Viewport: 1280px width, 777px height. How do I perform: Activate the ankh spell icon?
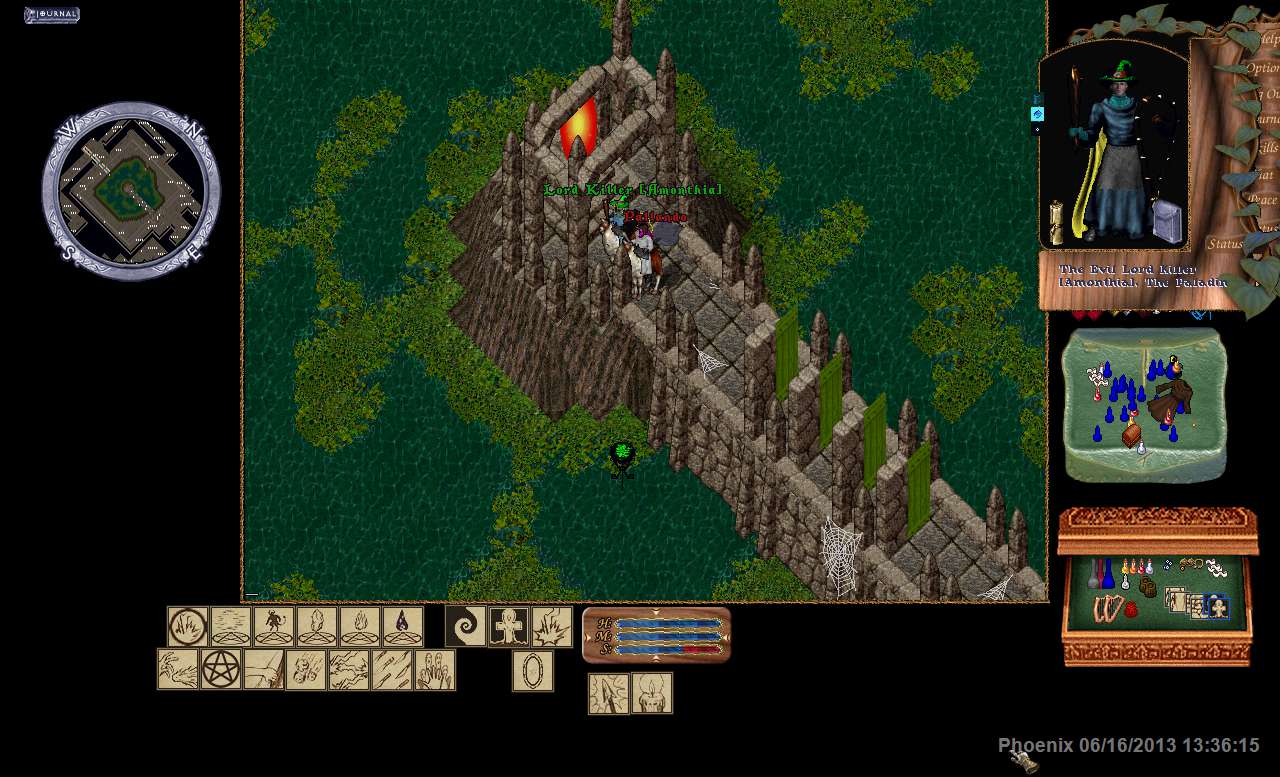[508, 626]
